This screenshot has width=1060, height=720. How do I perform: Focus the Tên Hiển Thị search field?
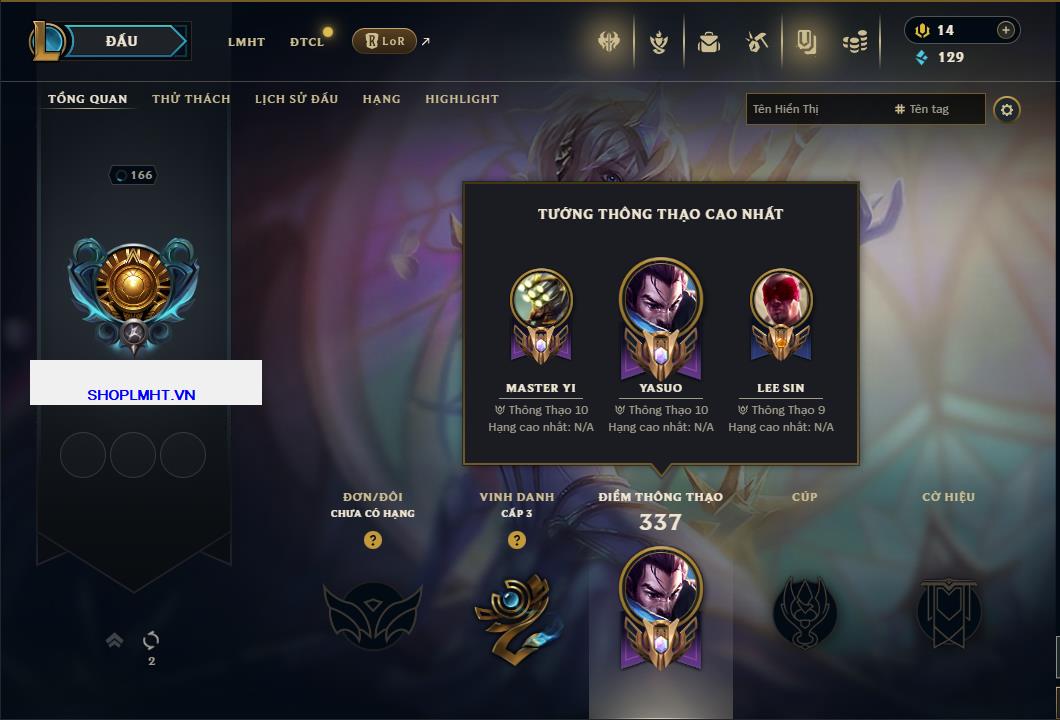click(815, 109)
